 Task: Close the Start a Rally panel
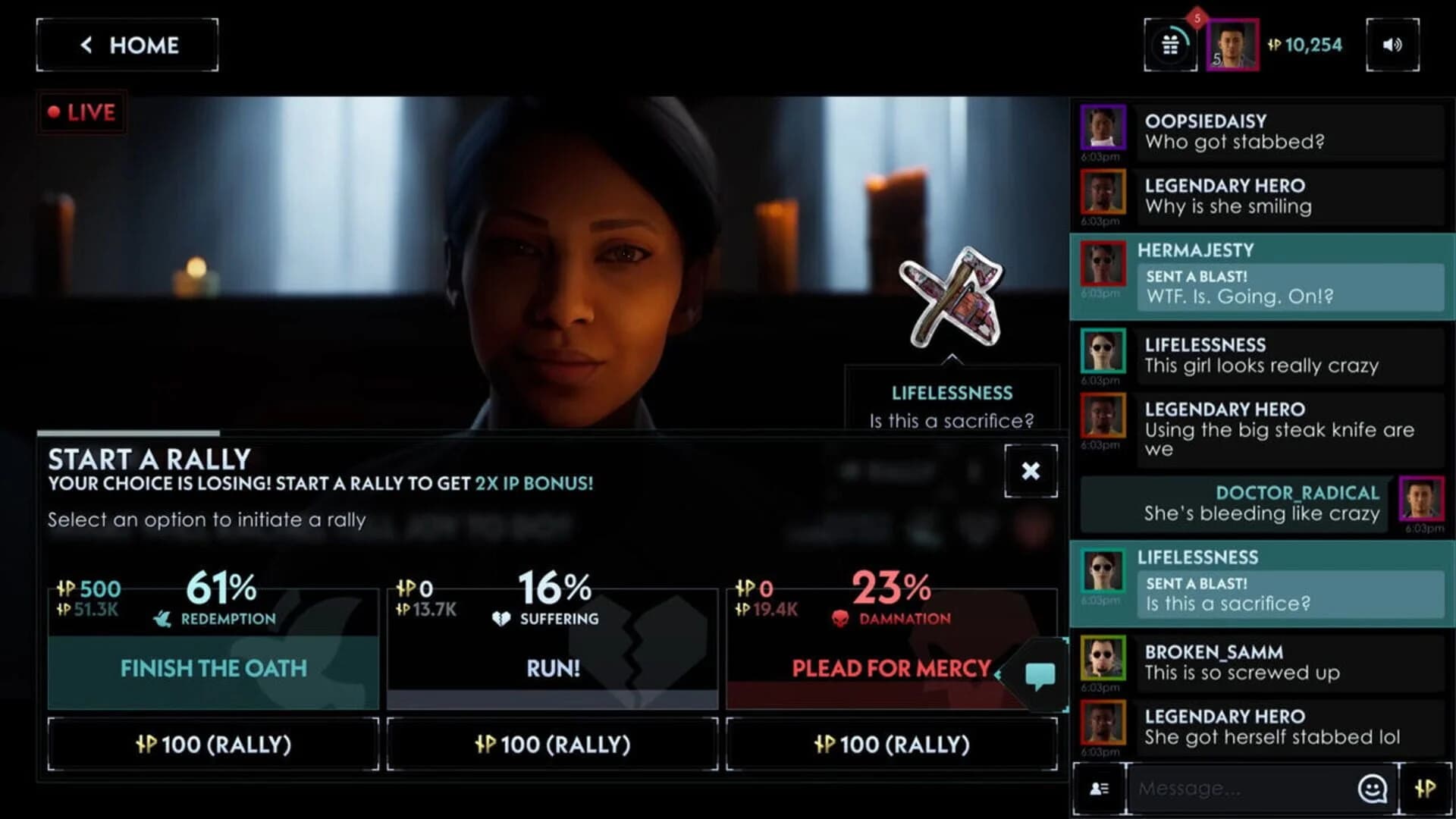pos(1031,471)
